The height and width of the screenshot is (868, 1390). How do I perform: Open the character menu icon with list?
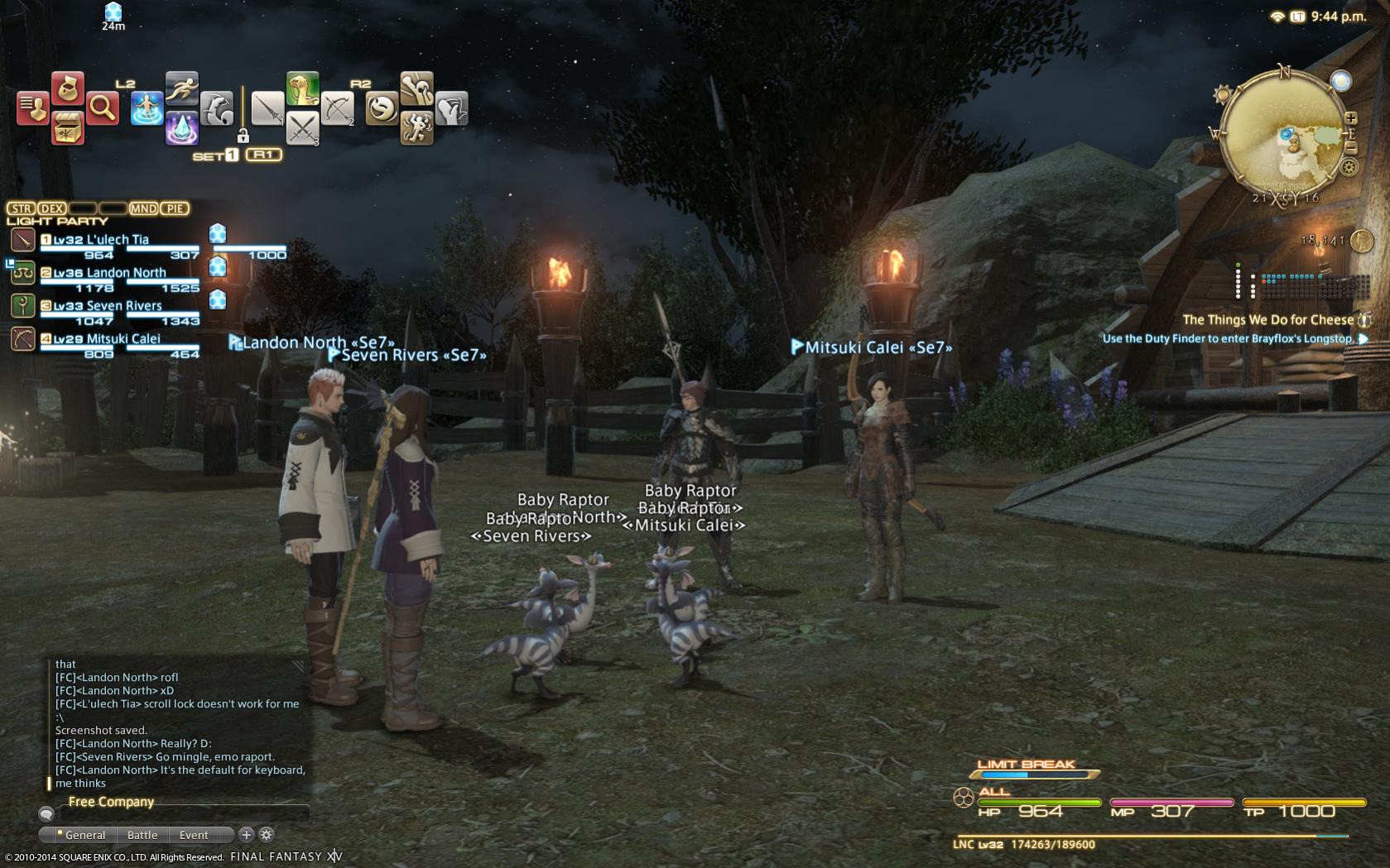point(32,108)
